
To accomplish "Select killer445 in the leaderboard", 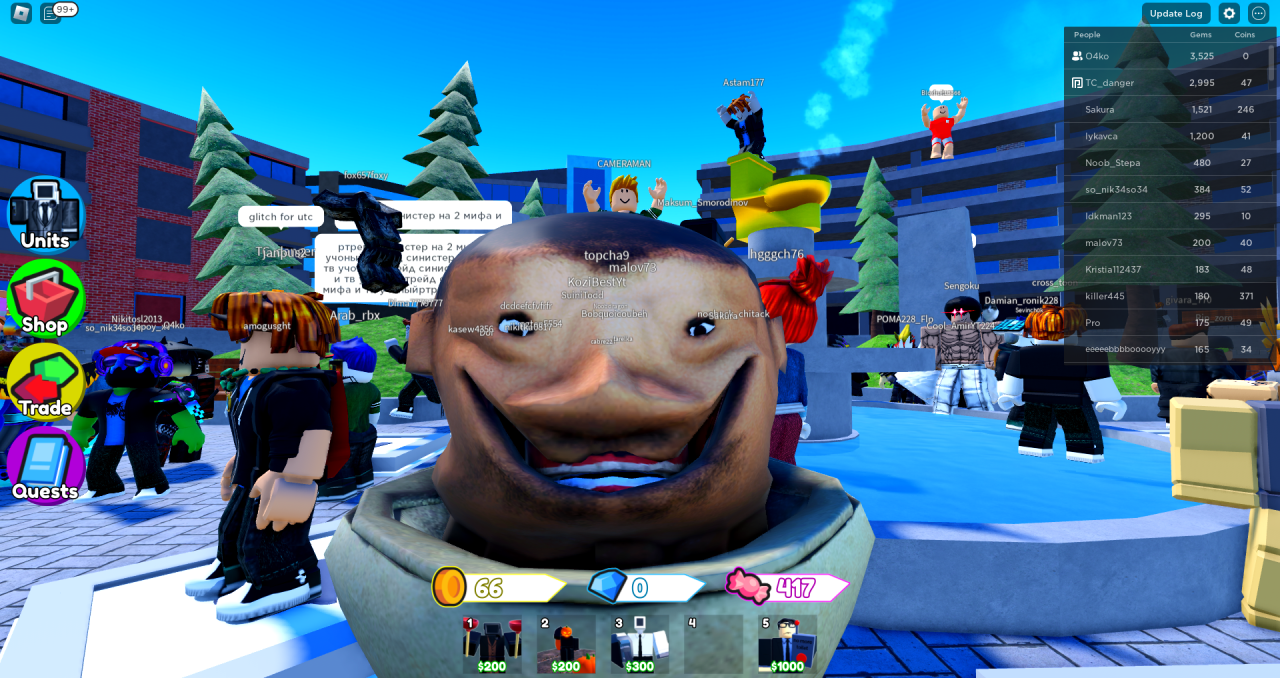I will (1165, 296).
